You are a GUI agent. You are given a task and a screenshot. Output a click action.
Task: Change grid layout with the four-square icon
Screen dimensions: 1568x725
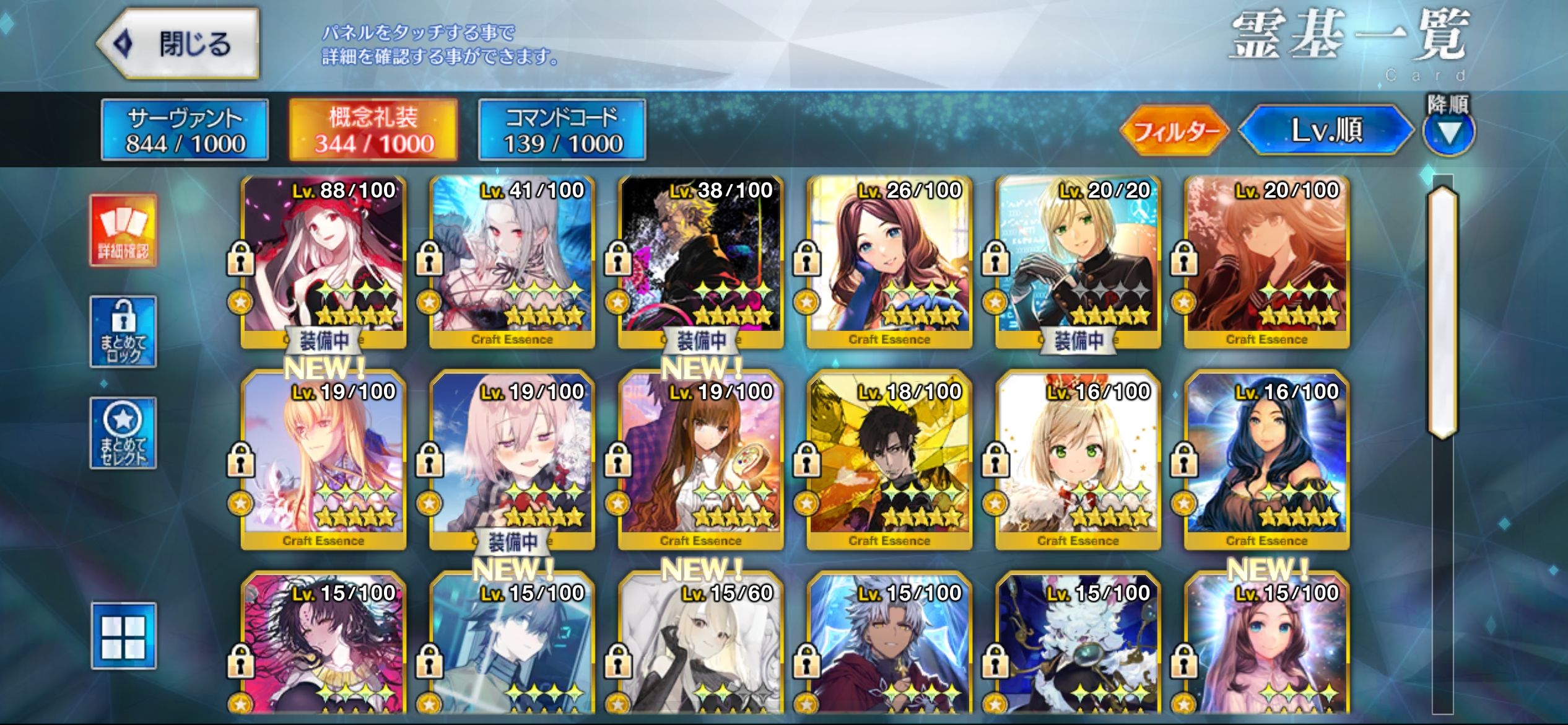tap(123, 636)
